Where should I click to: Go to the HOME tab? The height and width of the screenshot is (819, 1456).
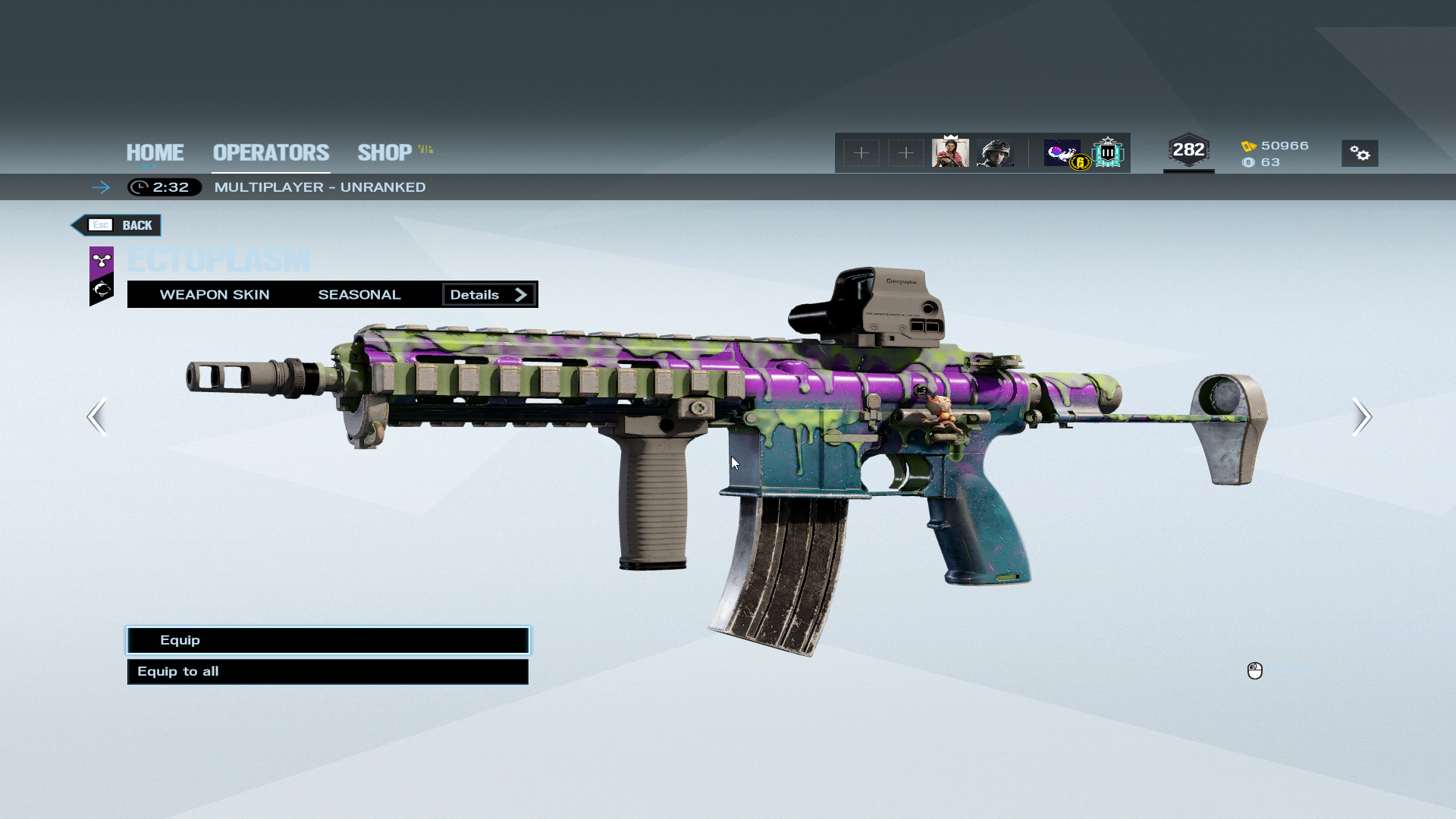155,152
